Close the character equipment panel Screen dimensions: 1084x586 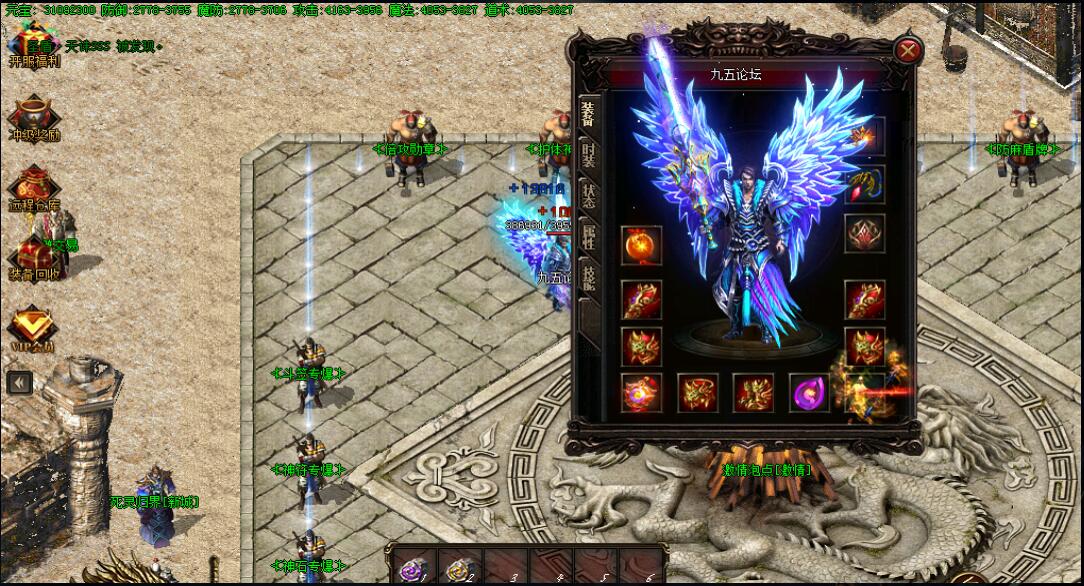click(x=907, y=50)
